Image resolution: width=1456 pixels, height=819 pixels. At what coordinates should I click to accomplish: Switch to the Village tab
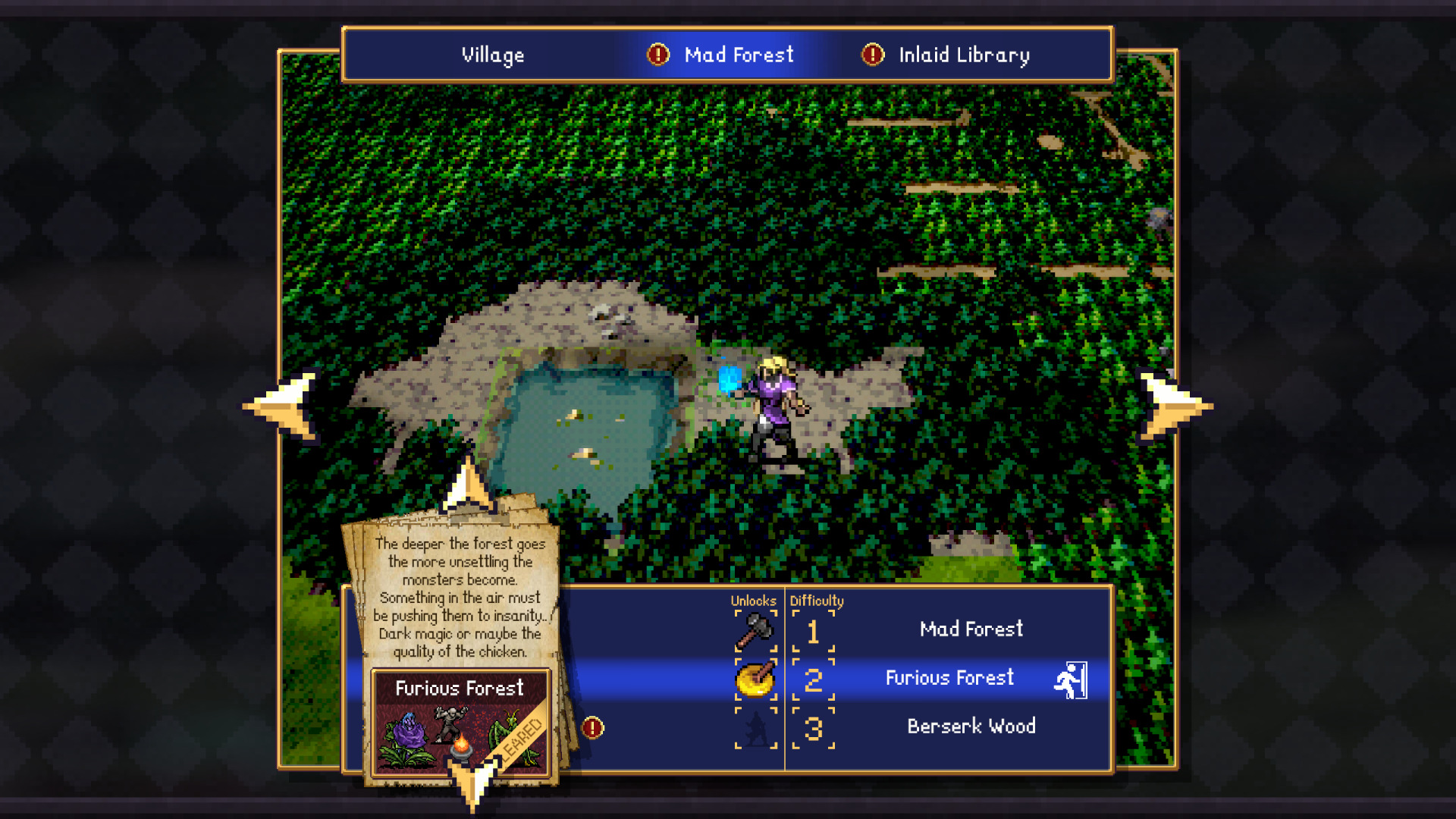493,55
